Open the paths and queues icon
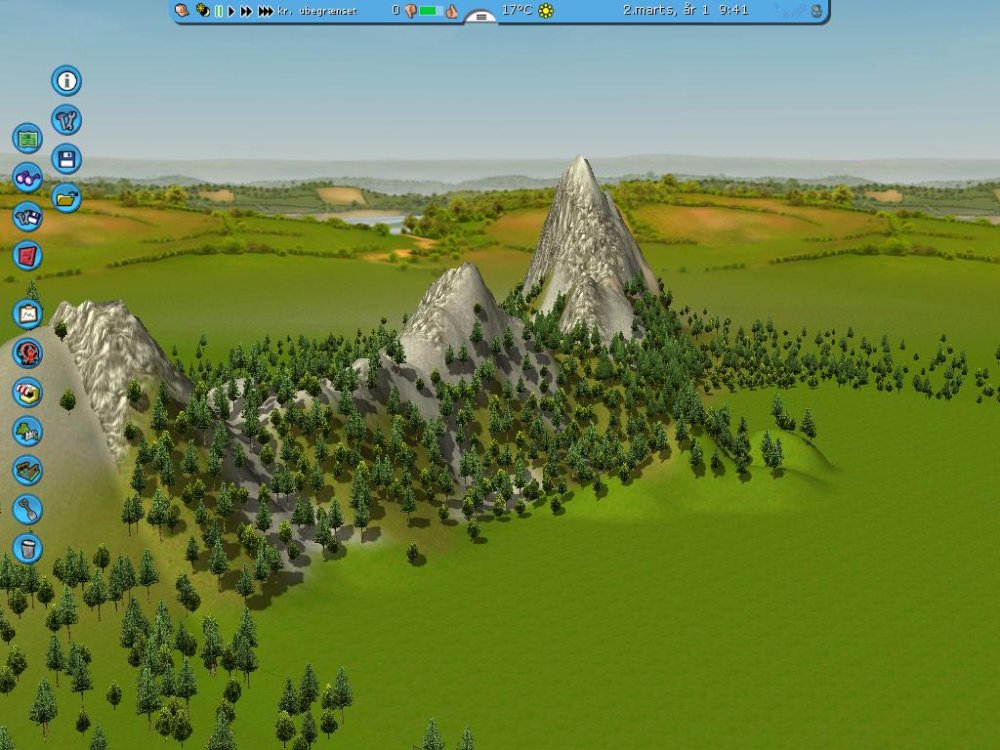The image size is (1000, 750). point(27,470)
